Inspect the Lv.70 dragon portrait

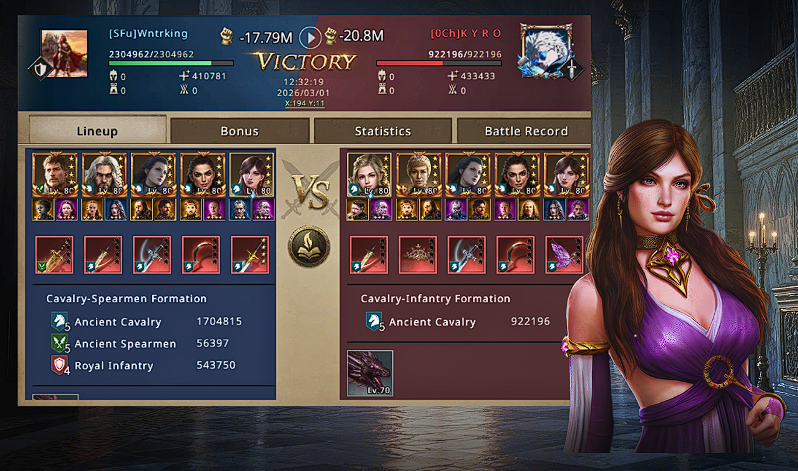(x=370, y=373)
